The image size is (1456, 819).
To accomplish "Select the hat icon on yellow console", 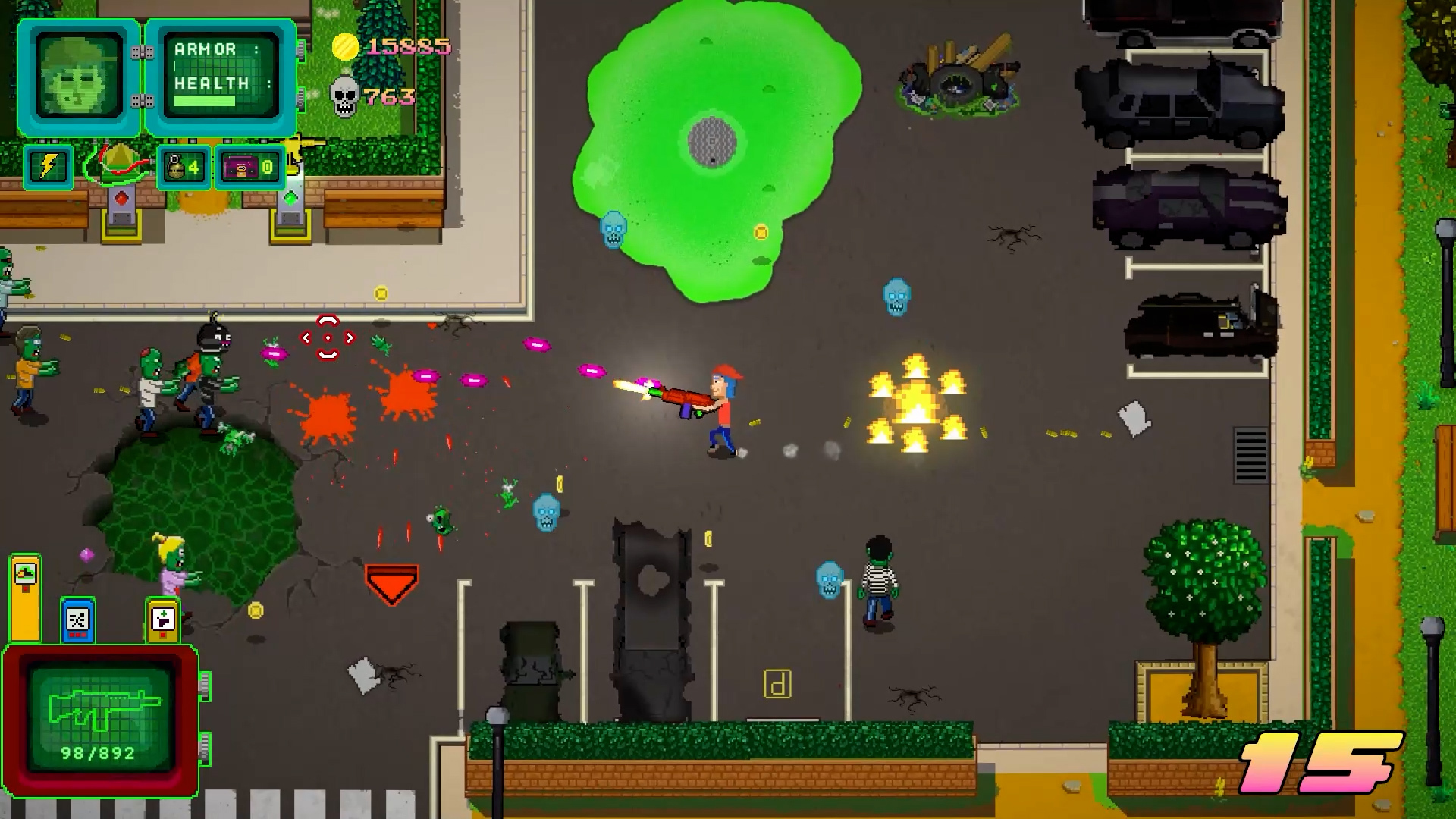I will pos(24,573).
